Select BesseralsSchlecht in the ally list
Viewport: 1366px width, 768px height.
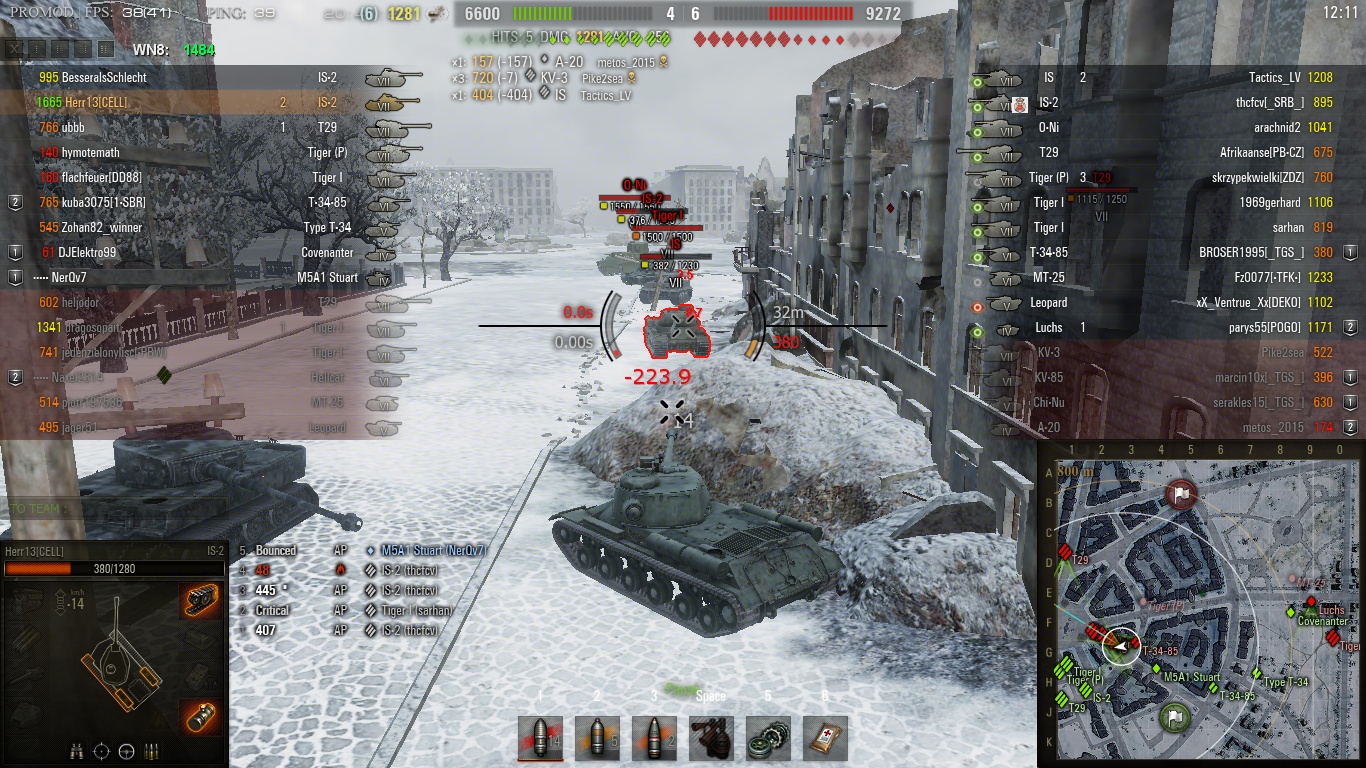coord(92,77)
